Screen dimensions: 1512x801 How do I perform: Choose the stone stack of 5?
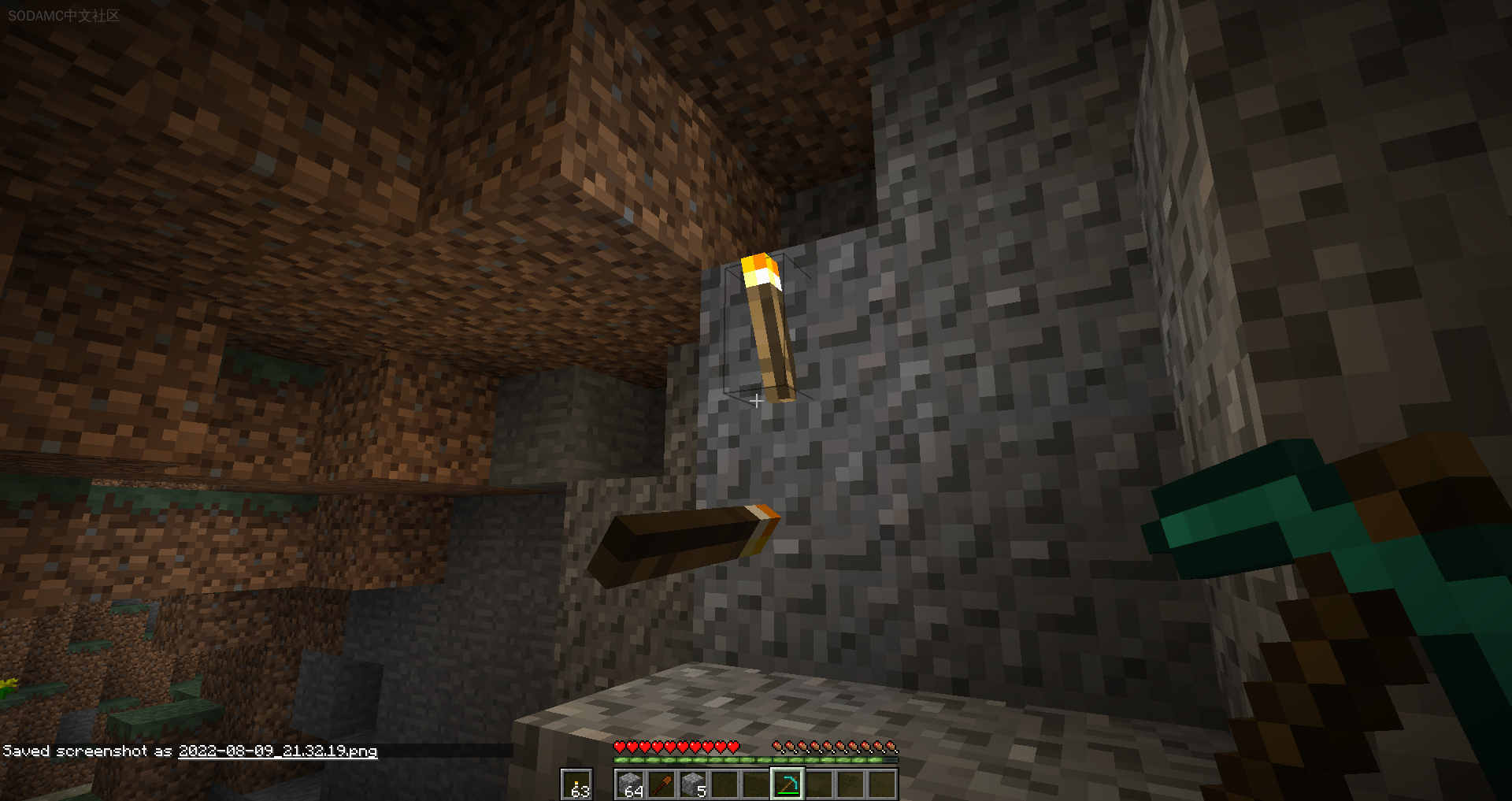point(693,785)
